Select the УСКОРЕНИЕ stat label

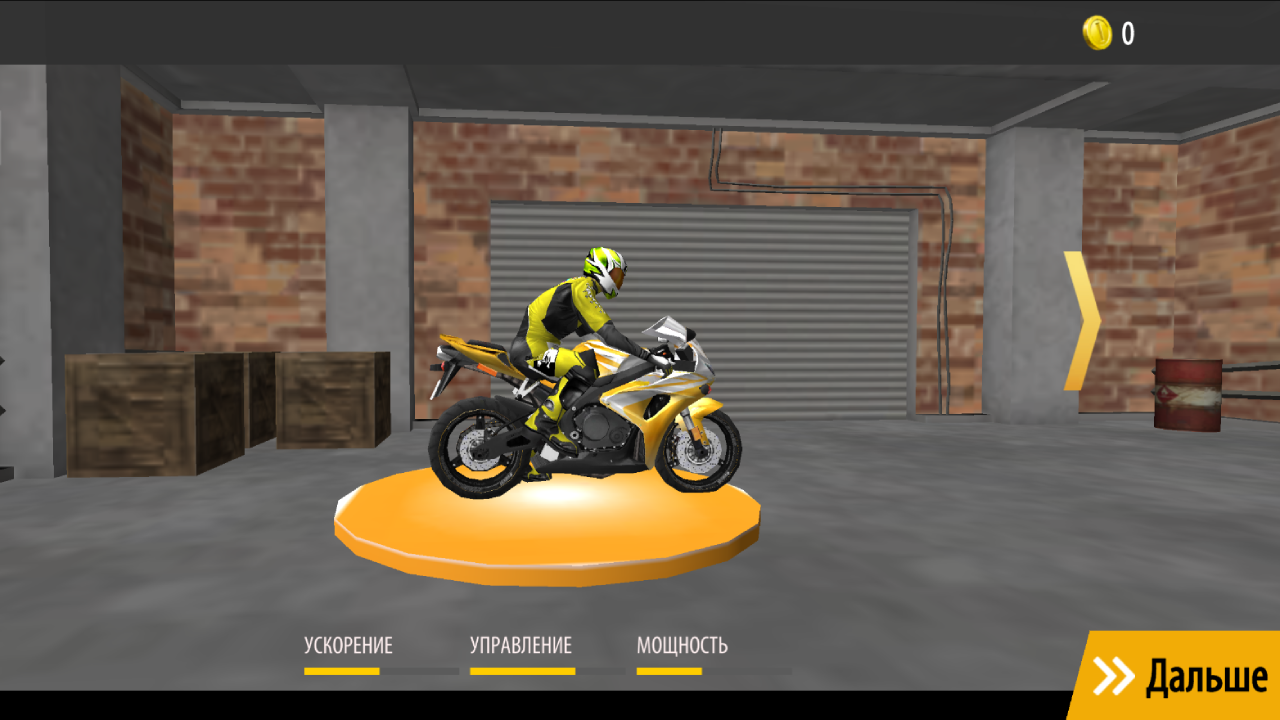[348, 645]
